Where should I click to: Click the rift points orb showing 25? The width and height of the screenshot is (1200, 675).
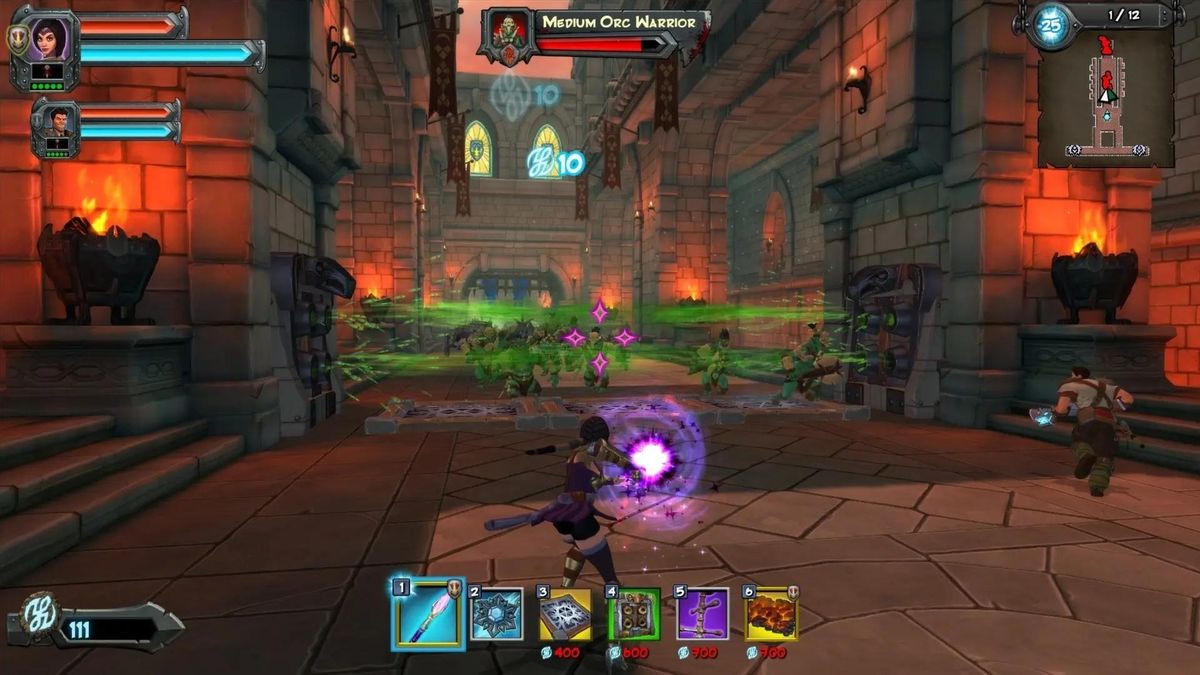pyautogui.click(x=1050, y=26)
